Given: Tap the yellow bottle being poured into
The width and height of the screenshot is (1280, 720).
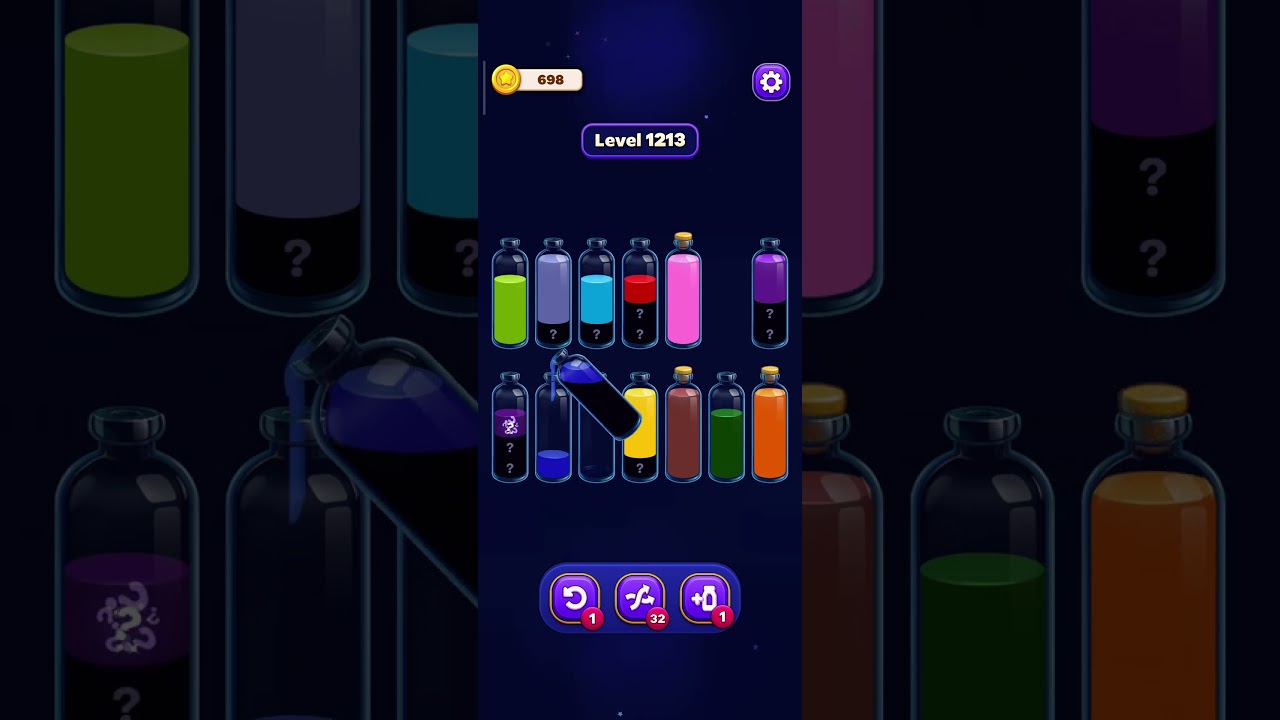Looking at the screenshot, I should click(x=640, y=430).
